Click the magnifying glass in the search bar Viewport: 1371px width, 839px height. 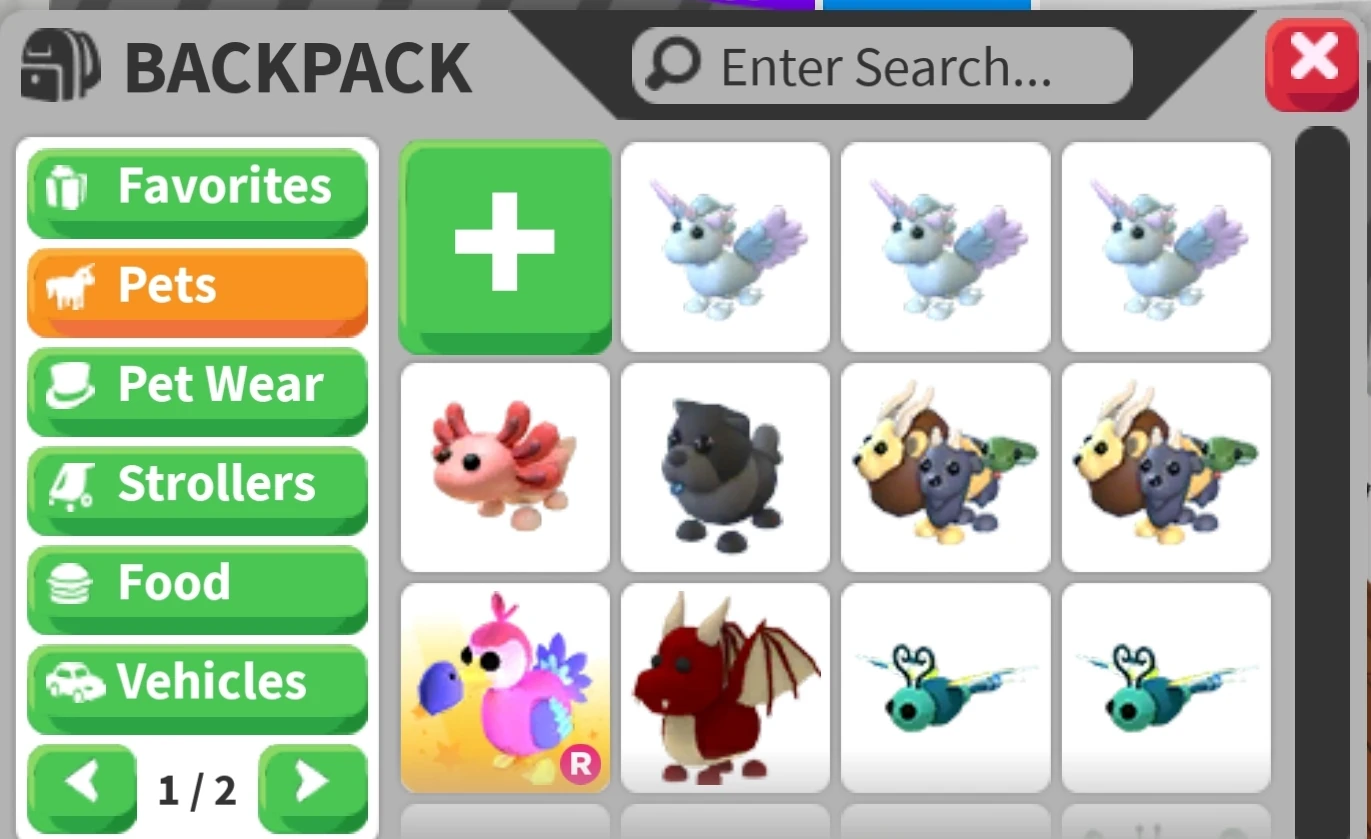(673, 64)
